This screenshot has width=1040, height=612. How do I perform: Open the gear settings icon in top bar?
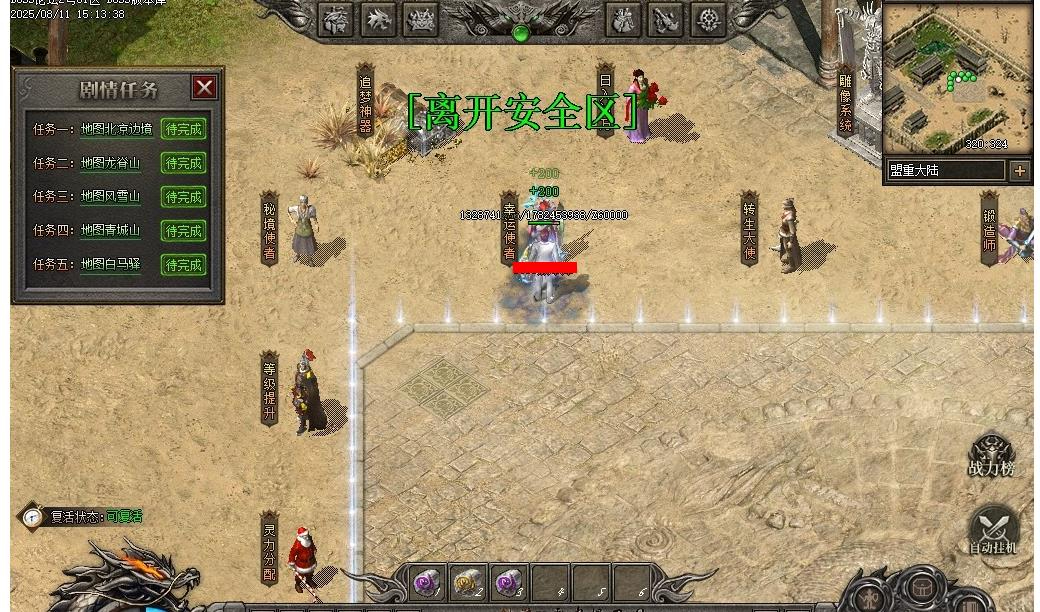click(x=708, y=20)
